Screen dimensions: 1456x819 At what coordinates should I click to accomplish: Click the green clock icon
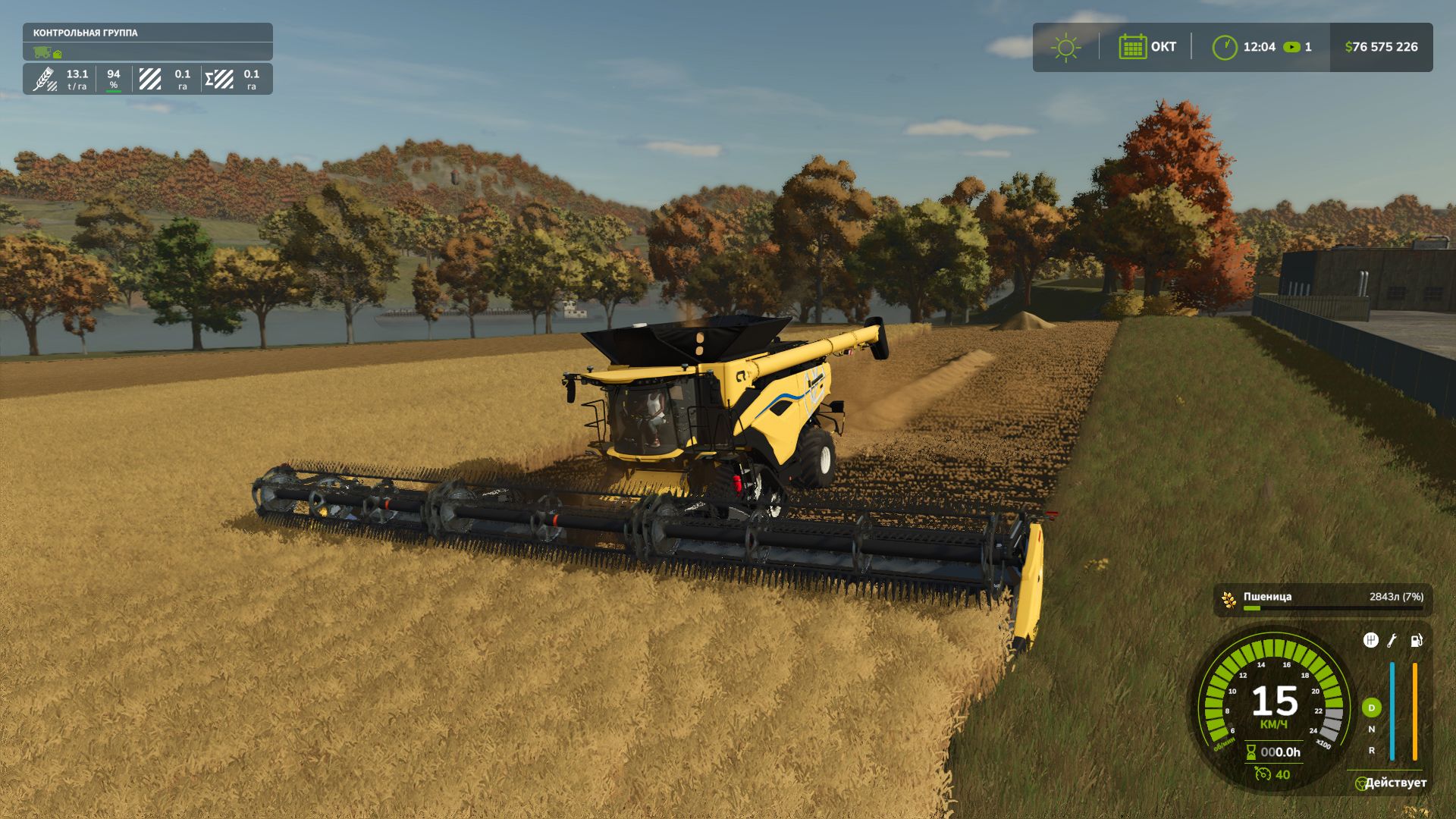(x=1224, y=47)
